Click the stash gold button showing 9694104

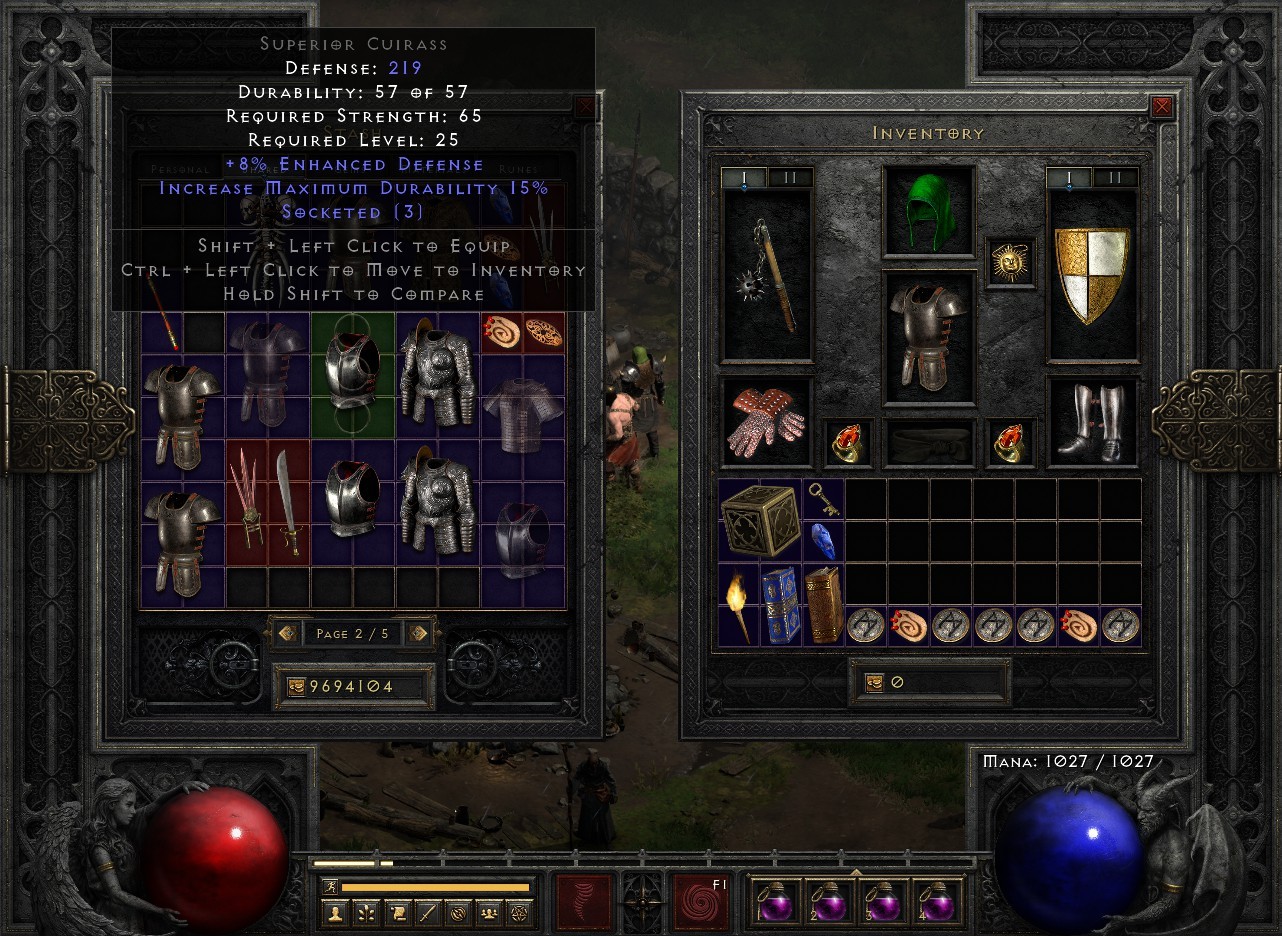pos(353,686)
